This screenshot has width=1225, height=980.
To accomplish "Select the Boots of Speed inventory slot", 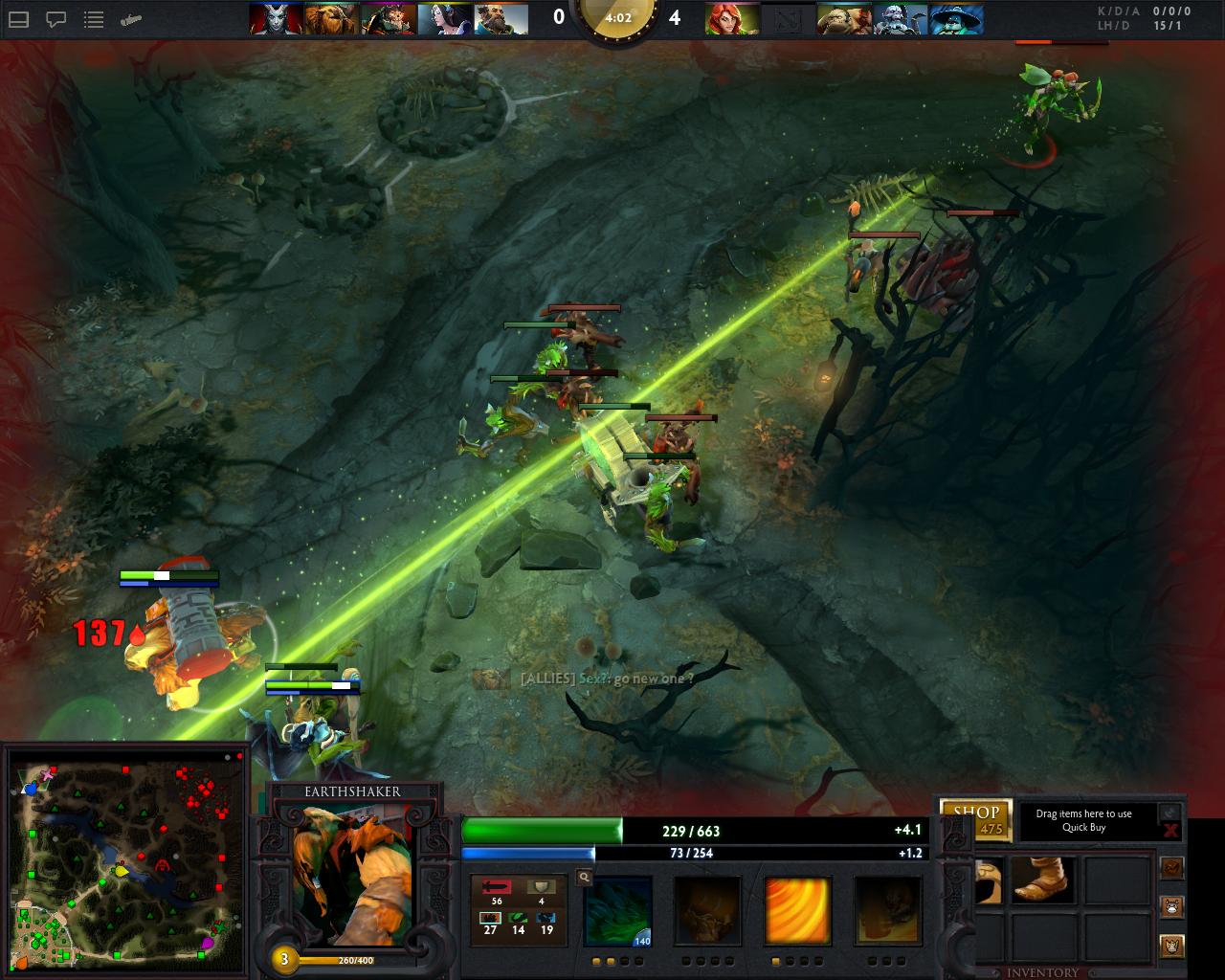I will tap(1042, 880).
